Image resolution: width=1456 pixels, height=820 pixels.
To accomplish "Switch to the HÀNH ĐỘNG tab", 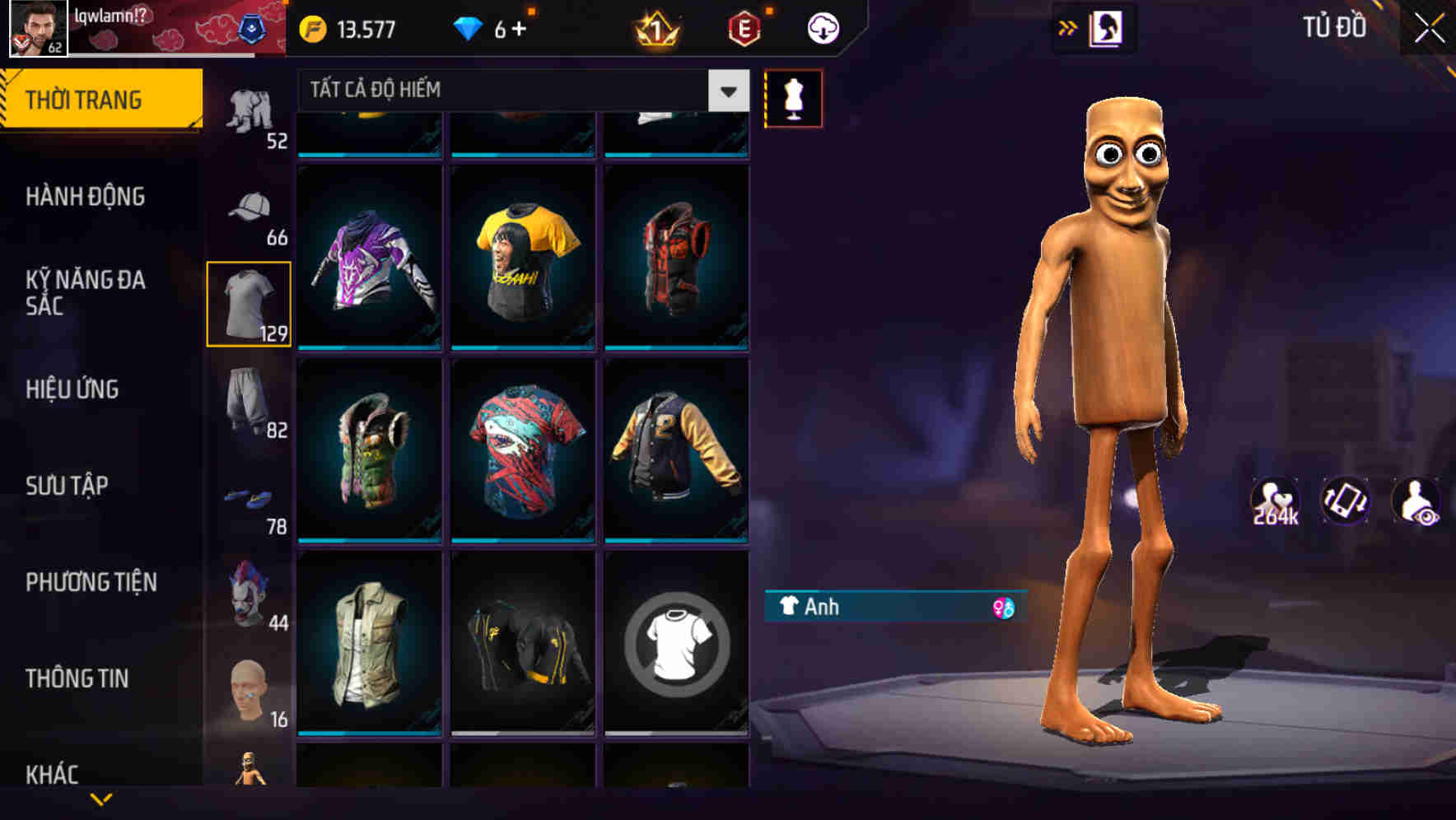I will tap(87, 197).
